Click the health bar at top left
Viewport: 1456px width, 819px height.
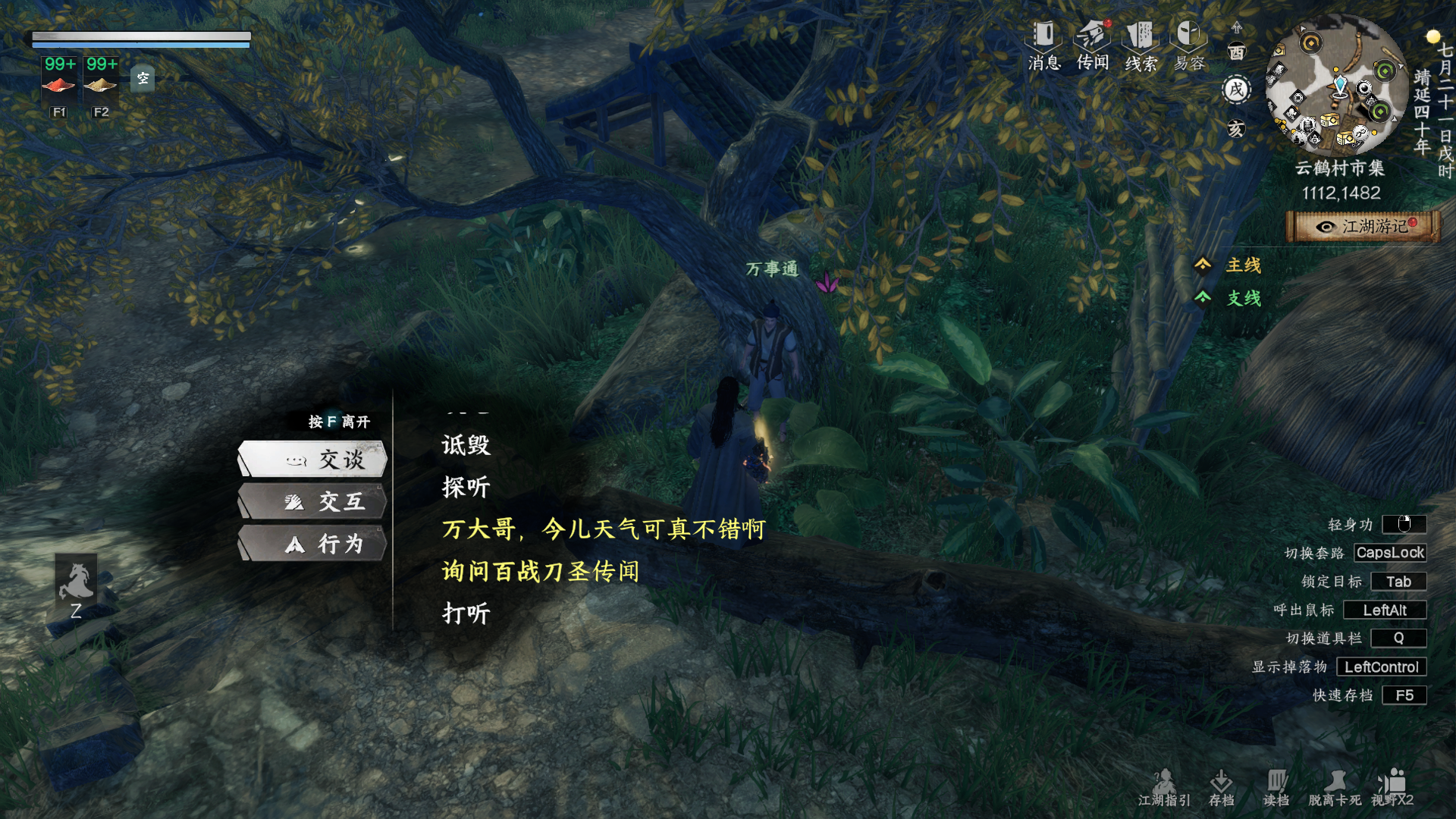140,37
